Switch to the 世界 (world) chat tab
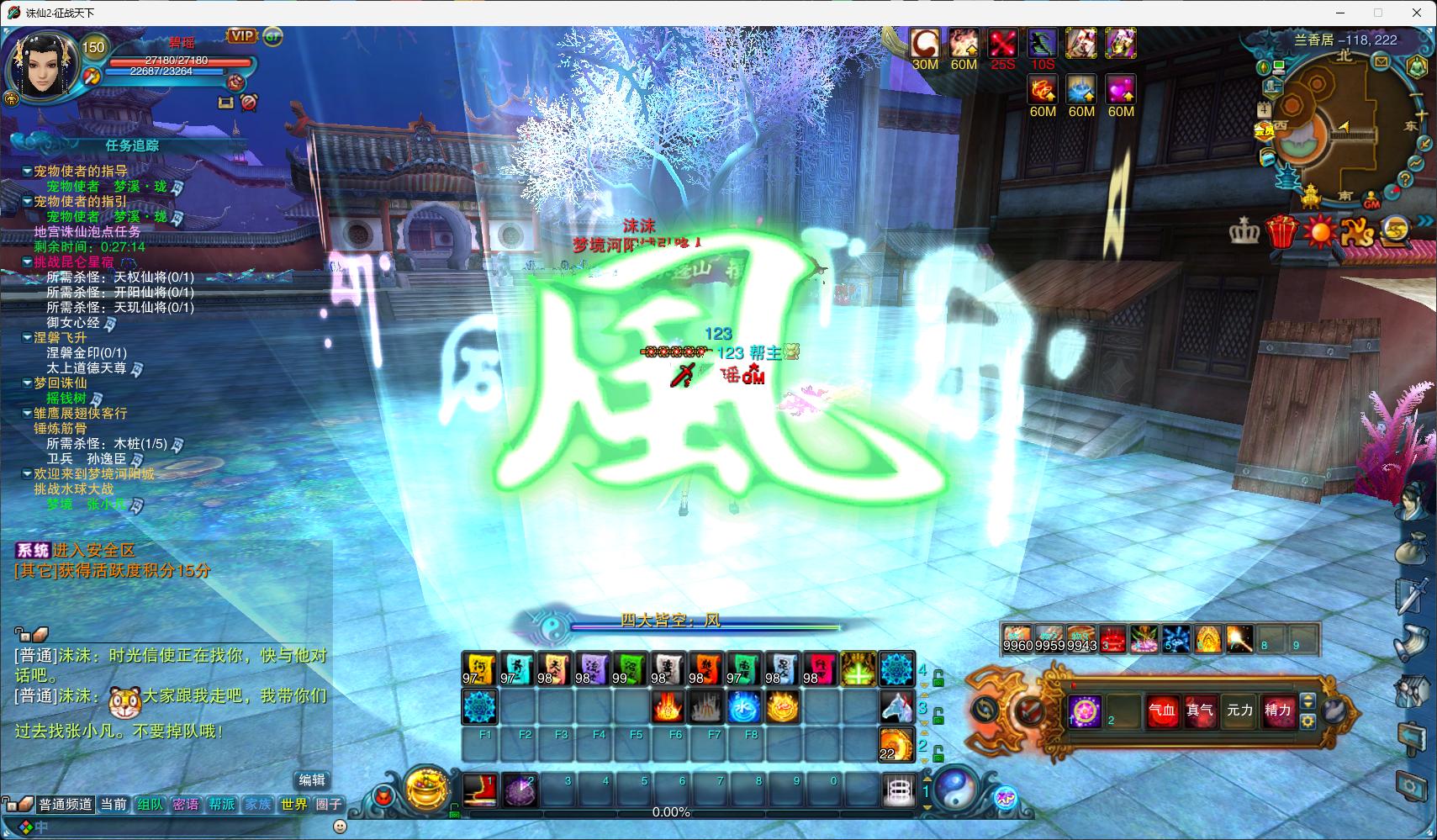Screen dimensions: 1437x840 [294, 805]
